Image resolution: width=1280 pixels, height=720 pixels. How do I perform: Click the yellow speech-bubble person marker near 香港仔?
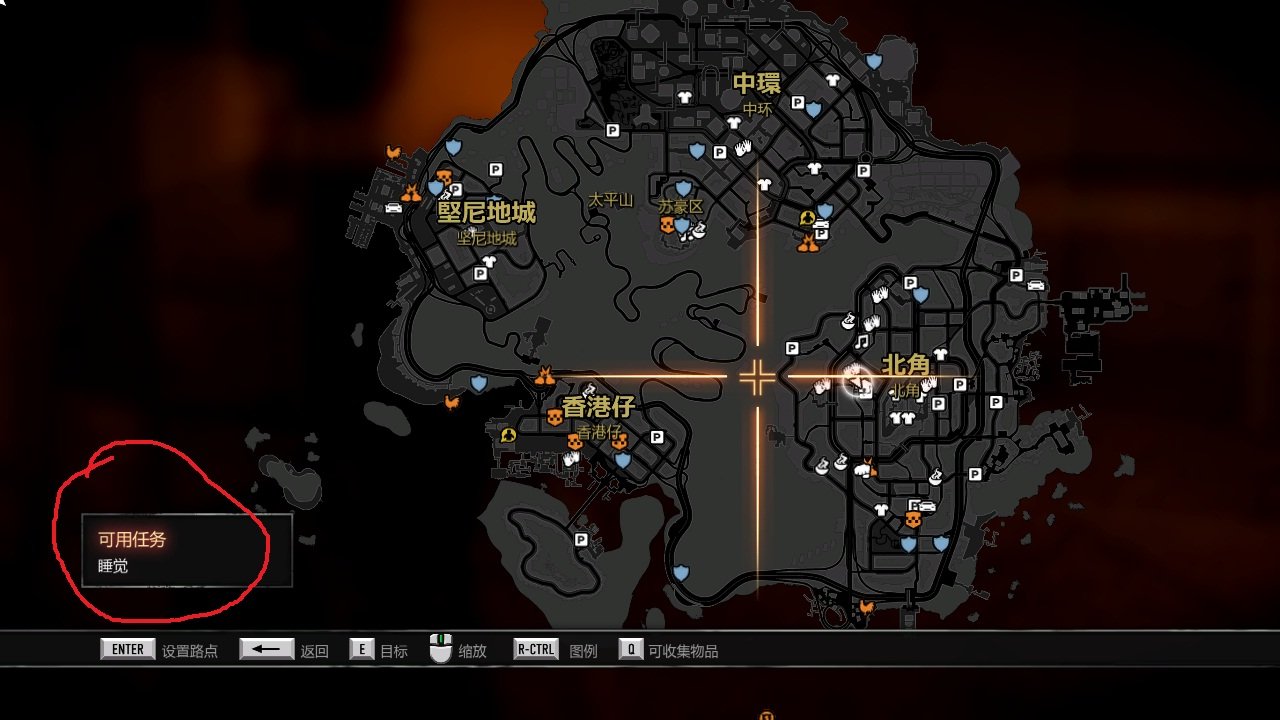click(x=508, y=435)
